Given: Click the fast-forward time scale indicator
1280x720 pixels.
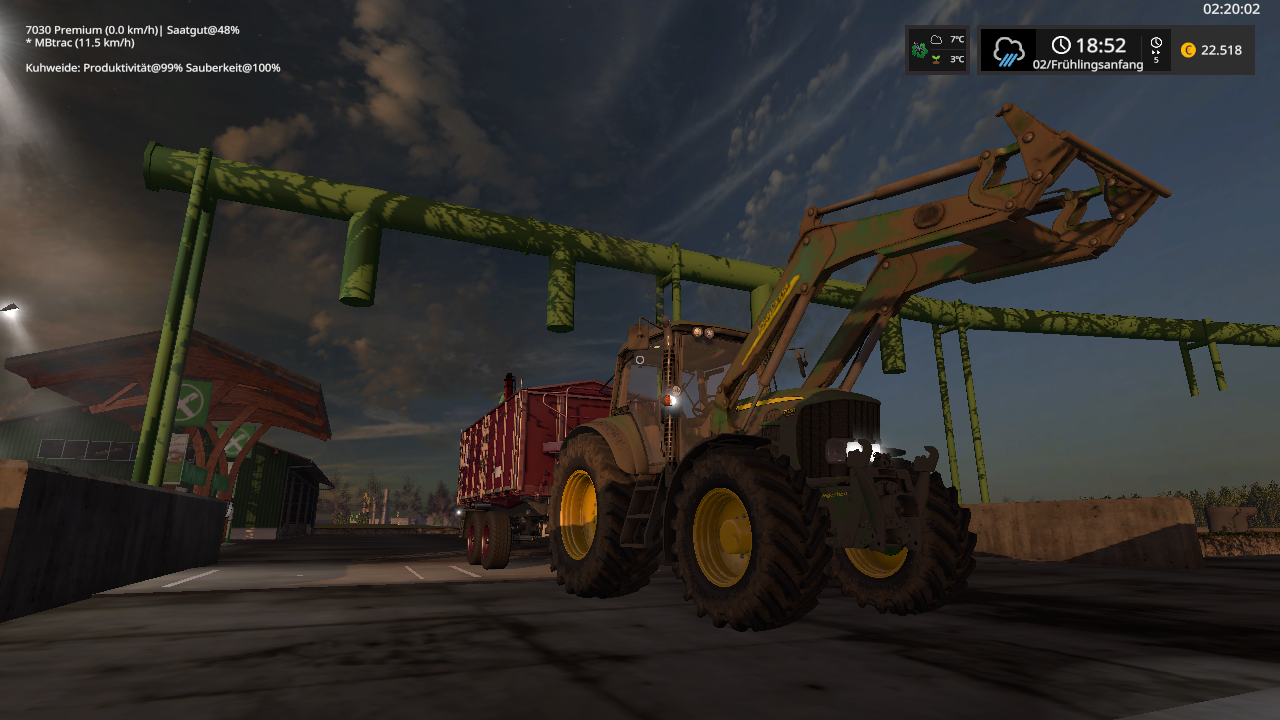Looking at the screenshot, I should pyautogui.click(x=1156, y=50).
